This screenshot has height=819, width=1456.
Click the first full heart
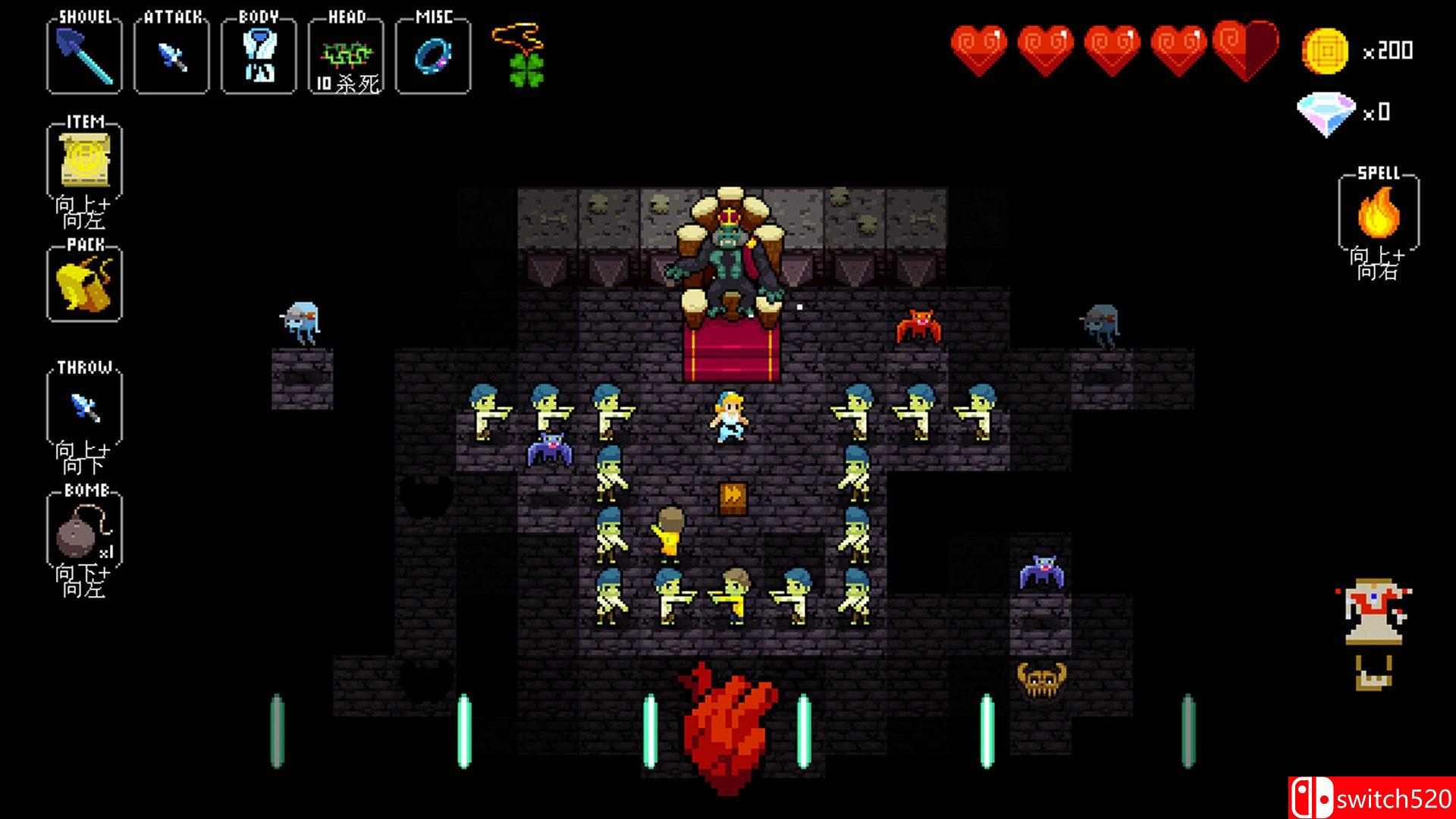(978, 47)
